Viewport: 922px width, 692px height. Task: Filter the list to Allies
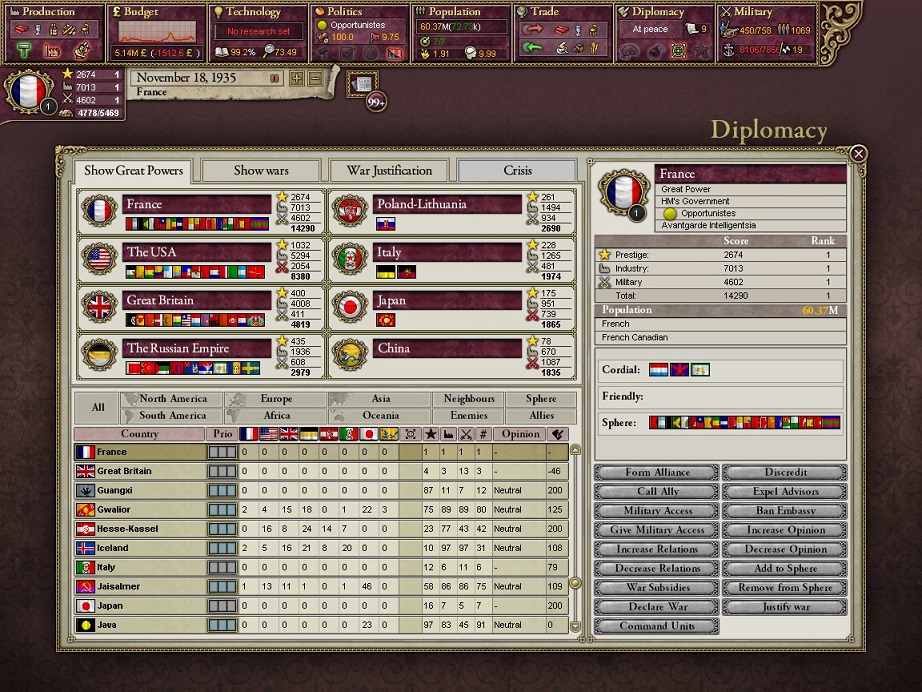[542, 415]
